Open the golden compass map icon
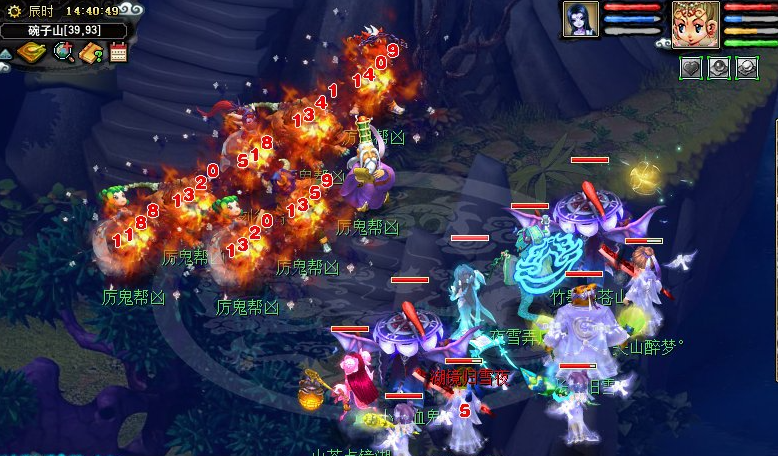 coord(33,52)
